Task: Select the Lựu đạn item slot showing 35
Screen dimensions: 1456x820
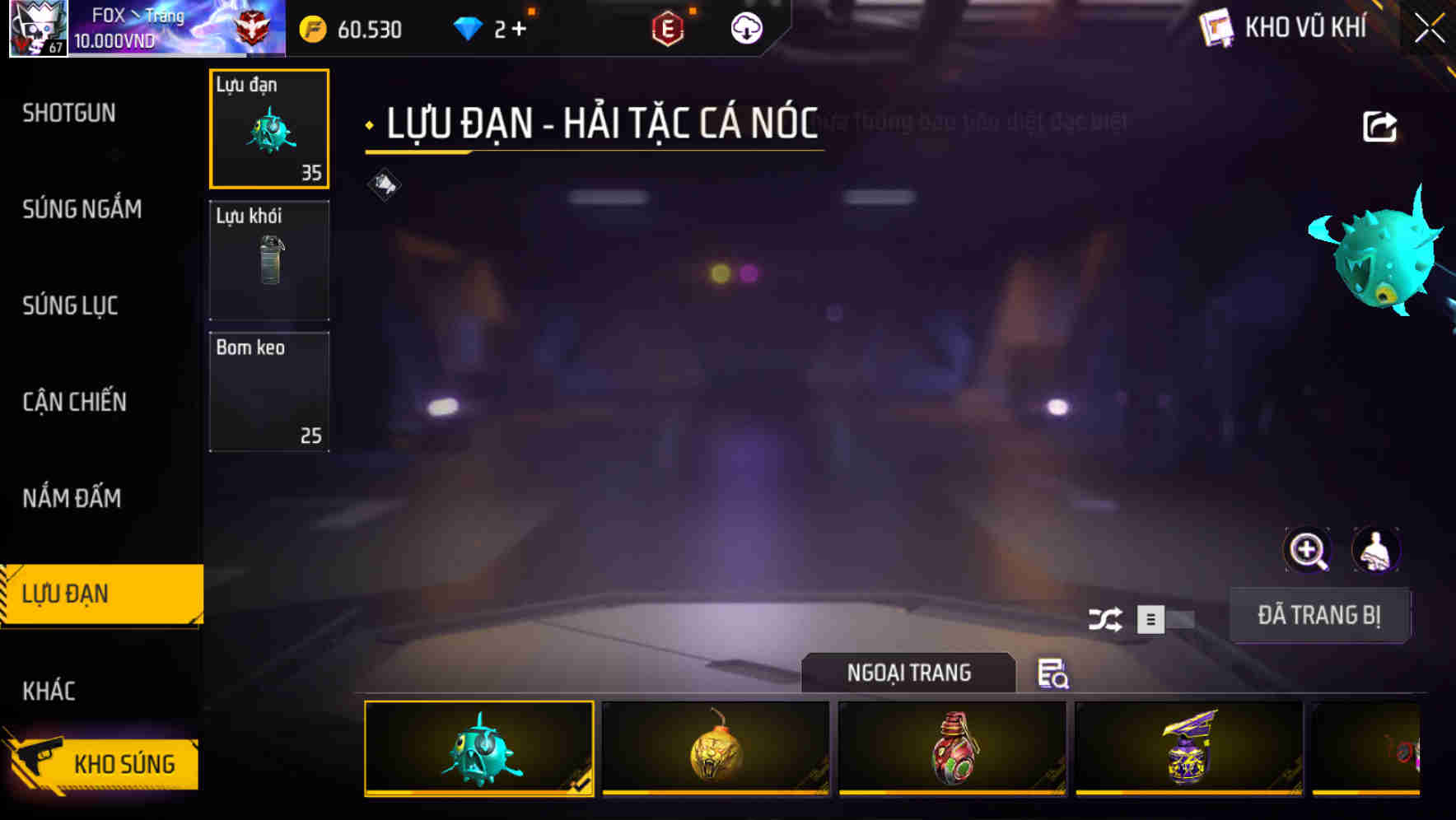Action: click(269, 129)
